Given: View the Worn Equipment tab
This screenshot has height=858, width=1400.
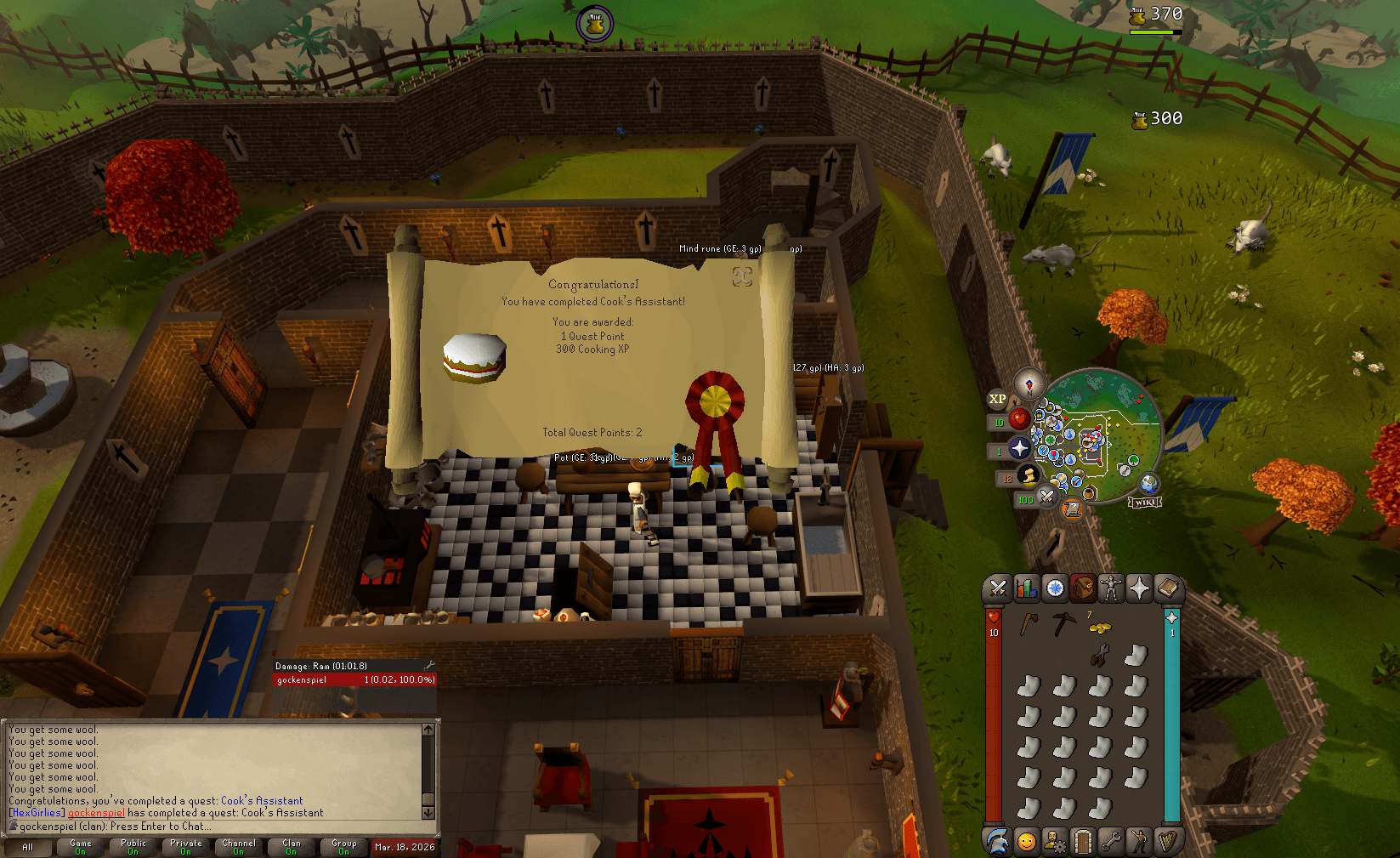Looking at the screenshot, I should click(1110, 588).
